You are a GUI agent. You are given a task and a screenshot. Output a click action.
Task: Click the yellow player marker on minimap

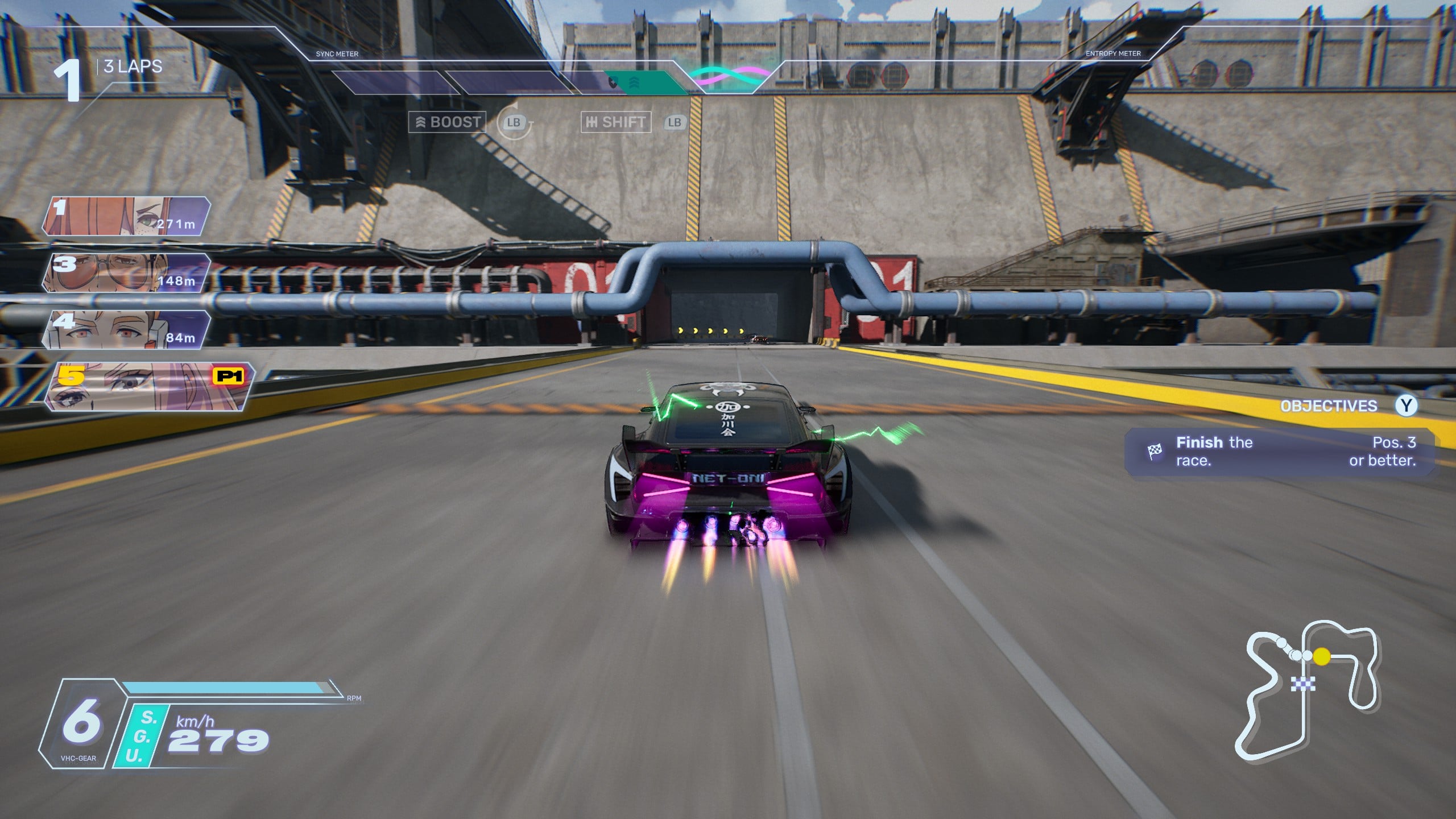tap(1322, 656)
